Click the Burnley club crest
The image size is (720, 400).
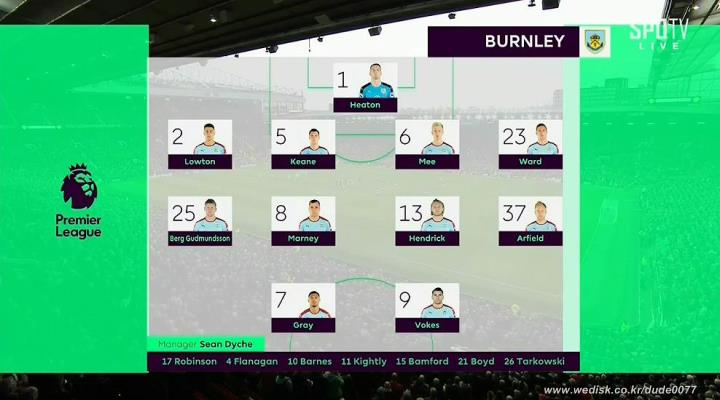point(597,42)
